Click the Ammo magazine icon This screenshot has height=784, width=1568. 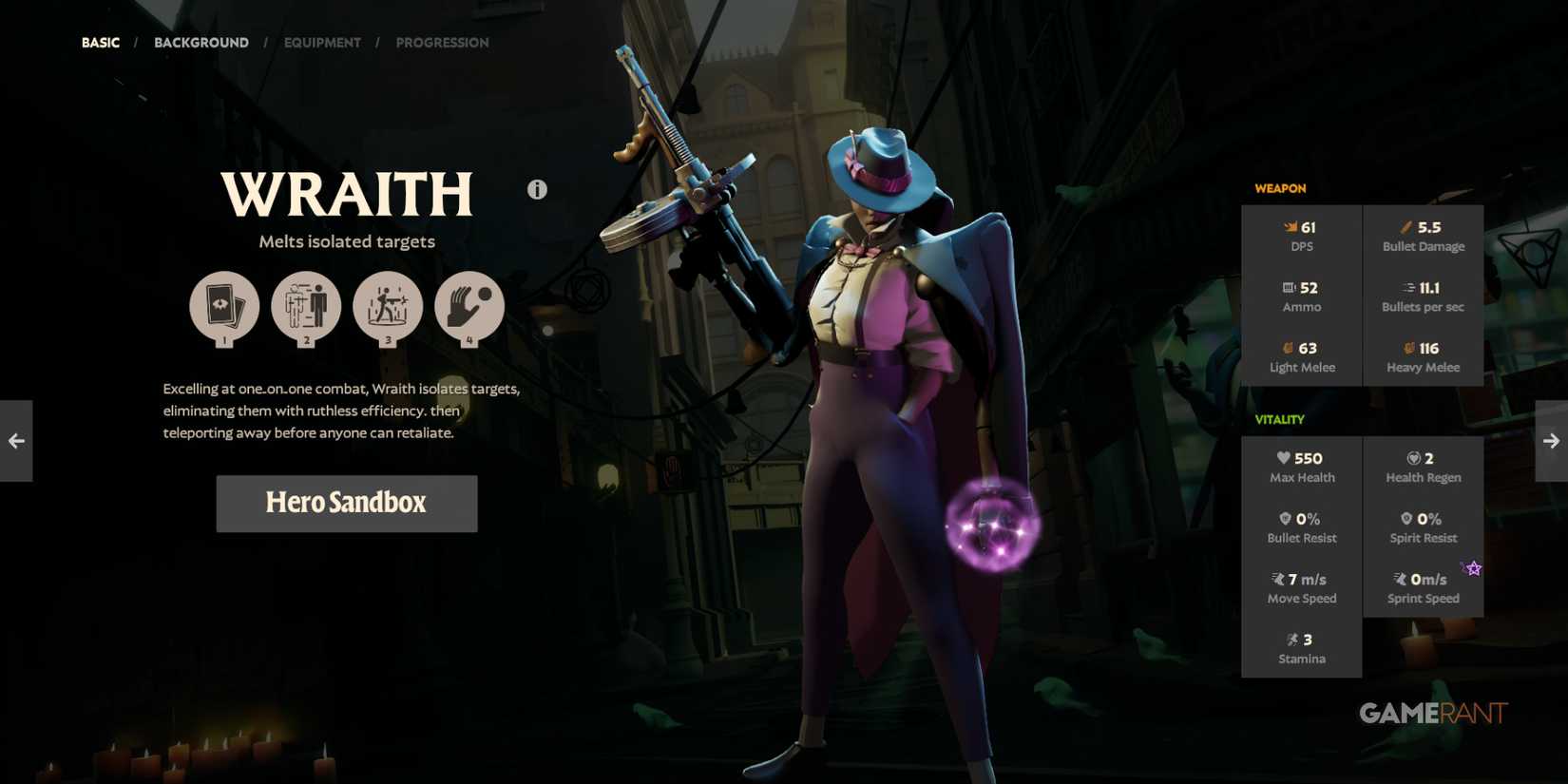click(1288, 287)
